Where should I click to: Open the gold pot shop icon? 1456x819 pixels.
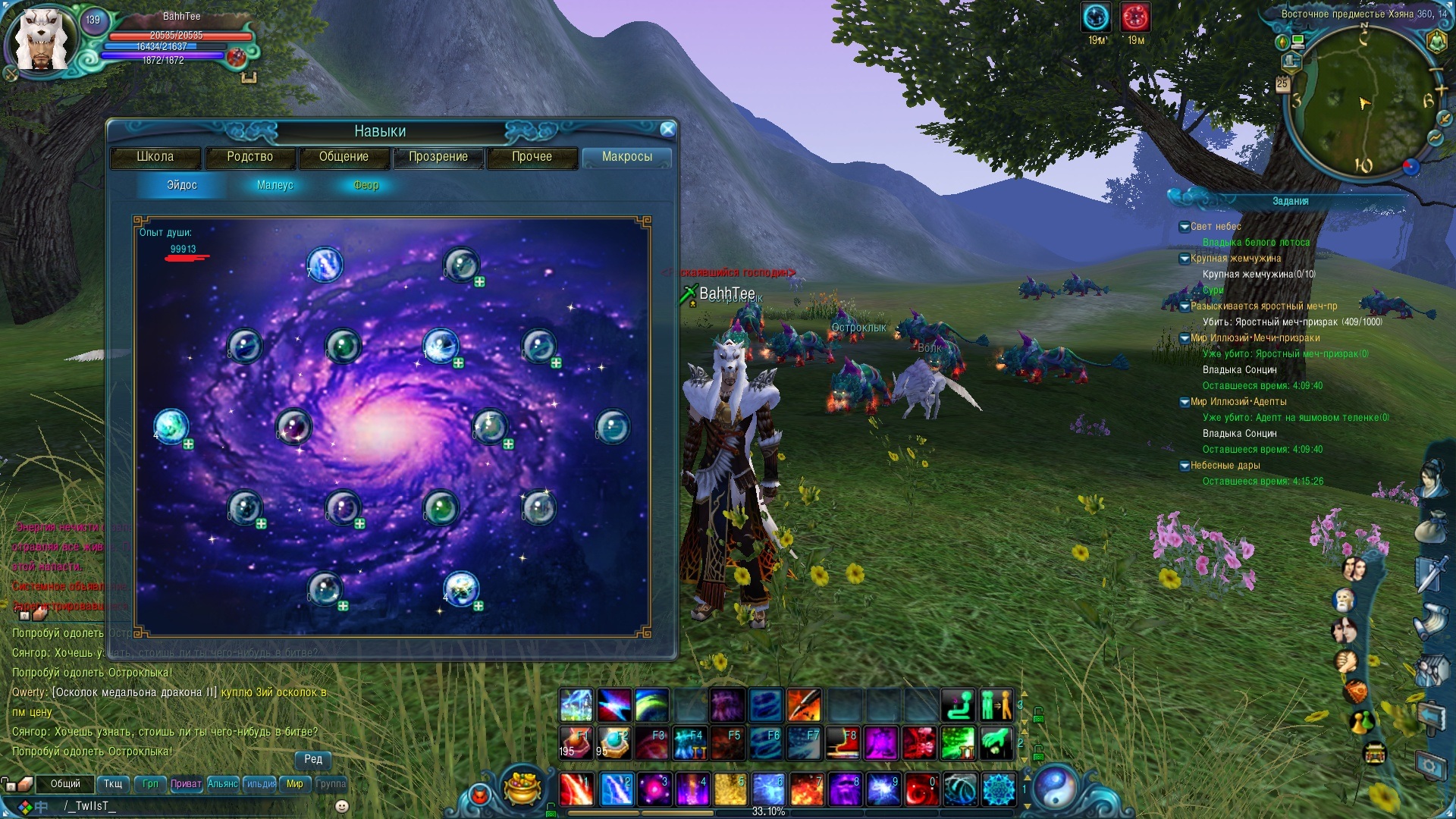click(522, 789)
